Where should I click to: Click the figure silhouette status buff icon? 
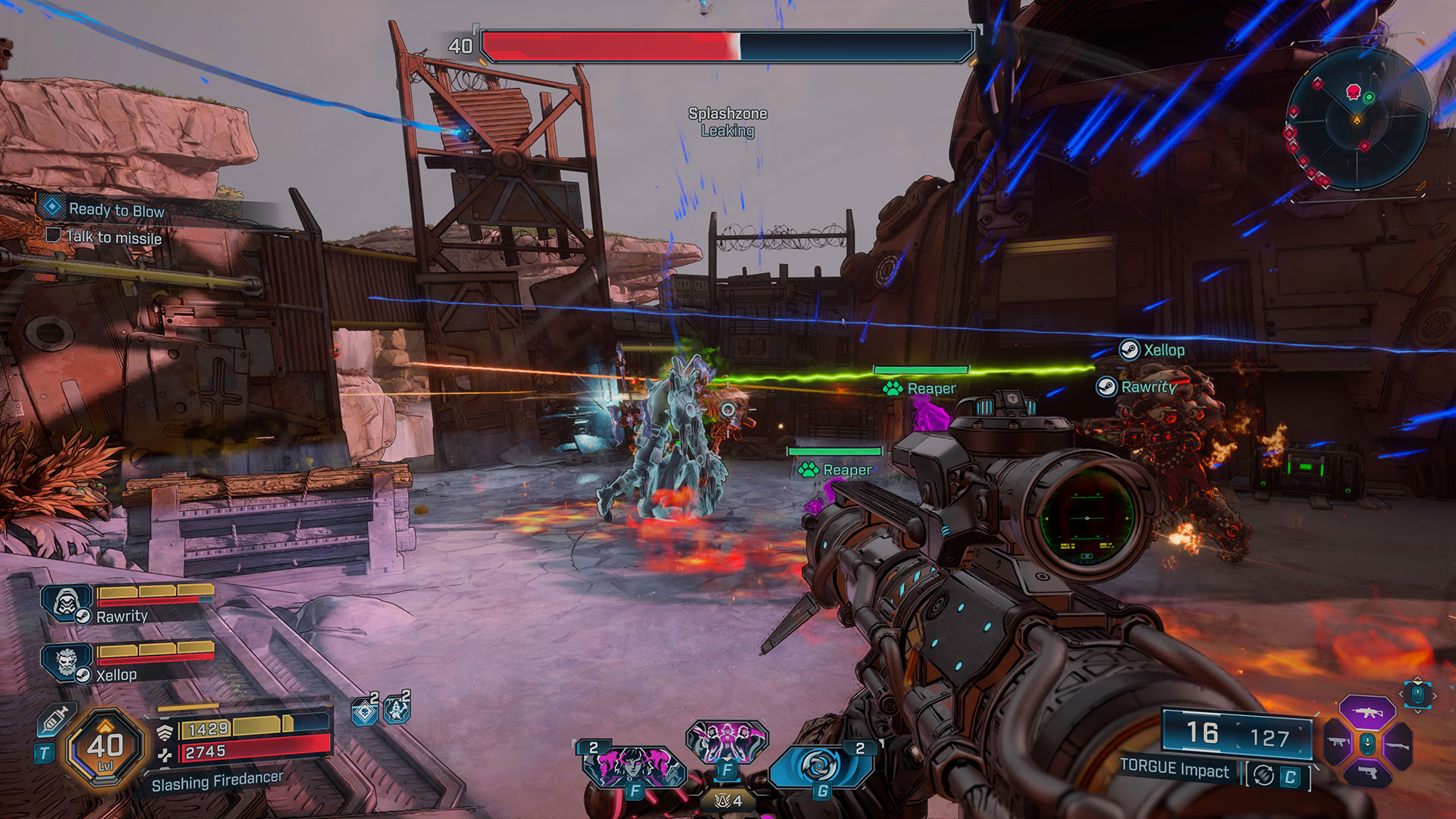click(397, 710)
